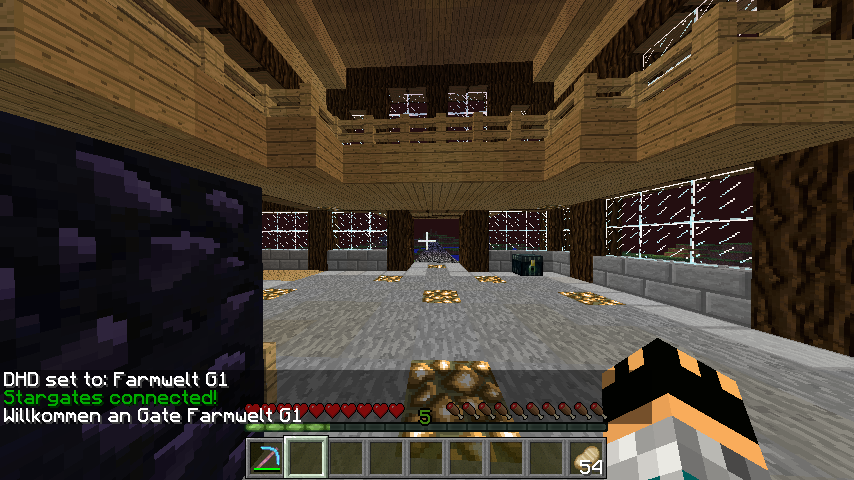The height and width of the screenshot is (480, 854).
Task: Click the highlighted empty hotbar slot
Action: coord(306,458)
